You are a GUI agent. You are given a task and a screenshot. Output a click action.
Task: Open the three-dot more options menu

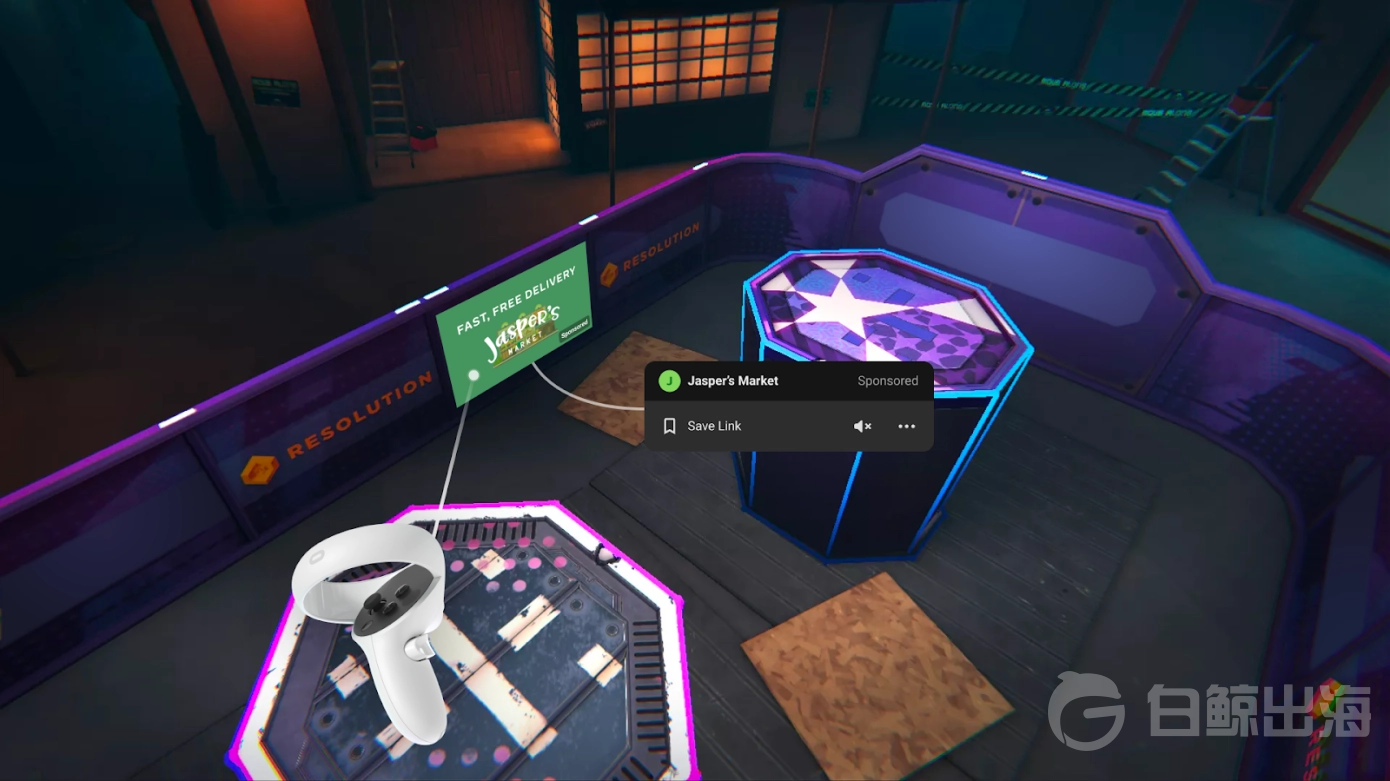[906, 426]
